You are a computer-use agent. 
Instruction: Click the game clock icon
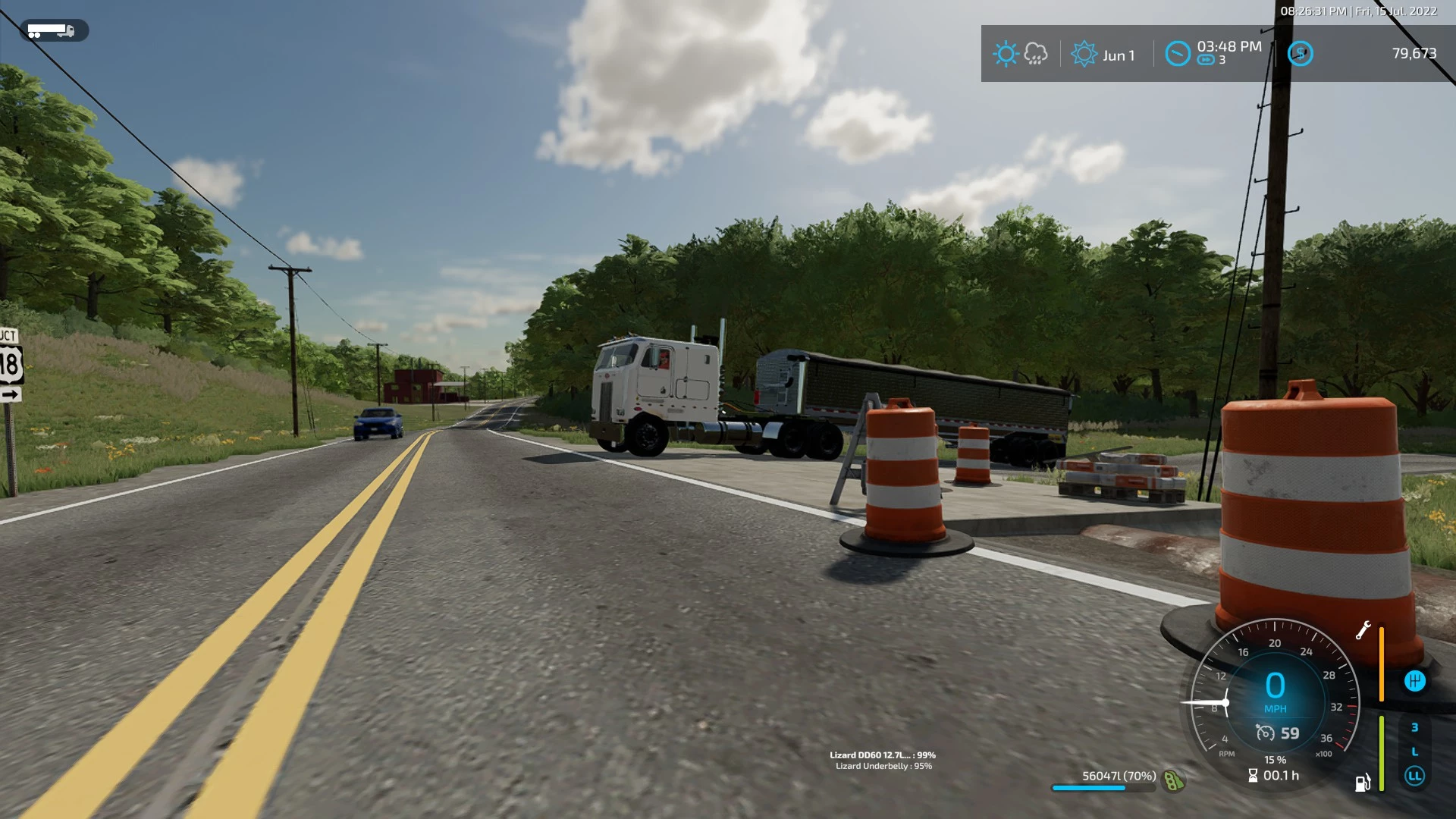pos(1177,54)
